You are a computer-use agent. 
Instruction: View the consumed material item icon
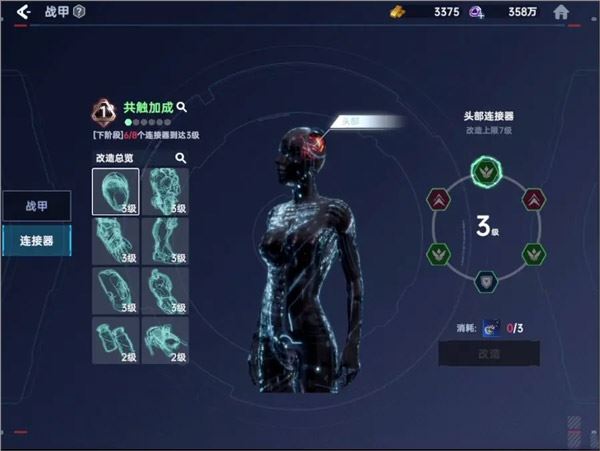coord(492,325)
